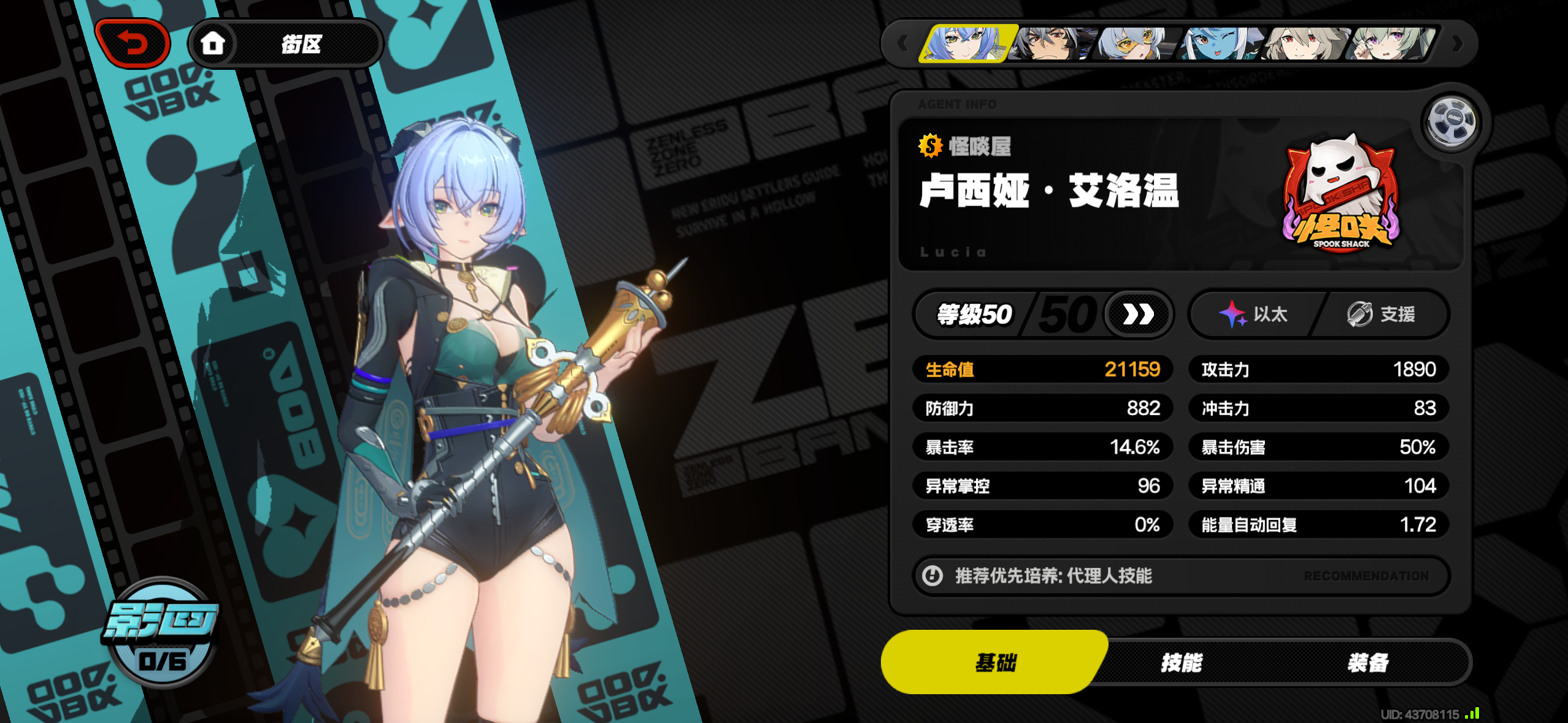This screenshot has width=1568, height=723.
Task: Switch to the 装备 tab
Action: coord(1368,662)
